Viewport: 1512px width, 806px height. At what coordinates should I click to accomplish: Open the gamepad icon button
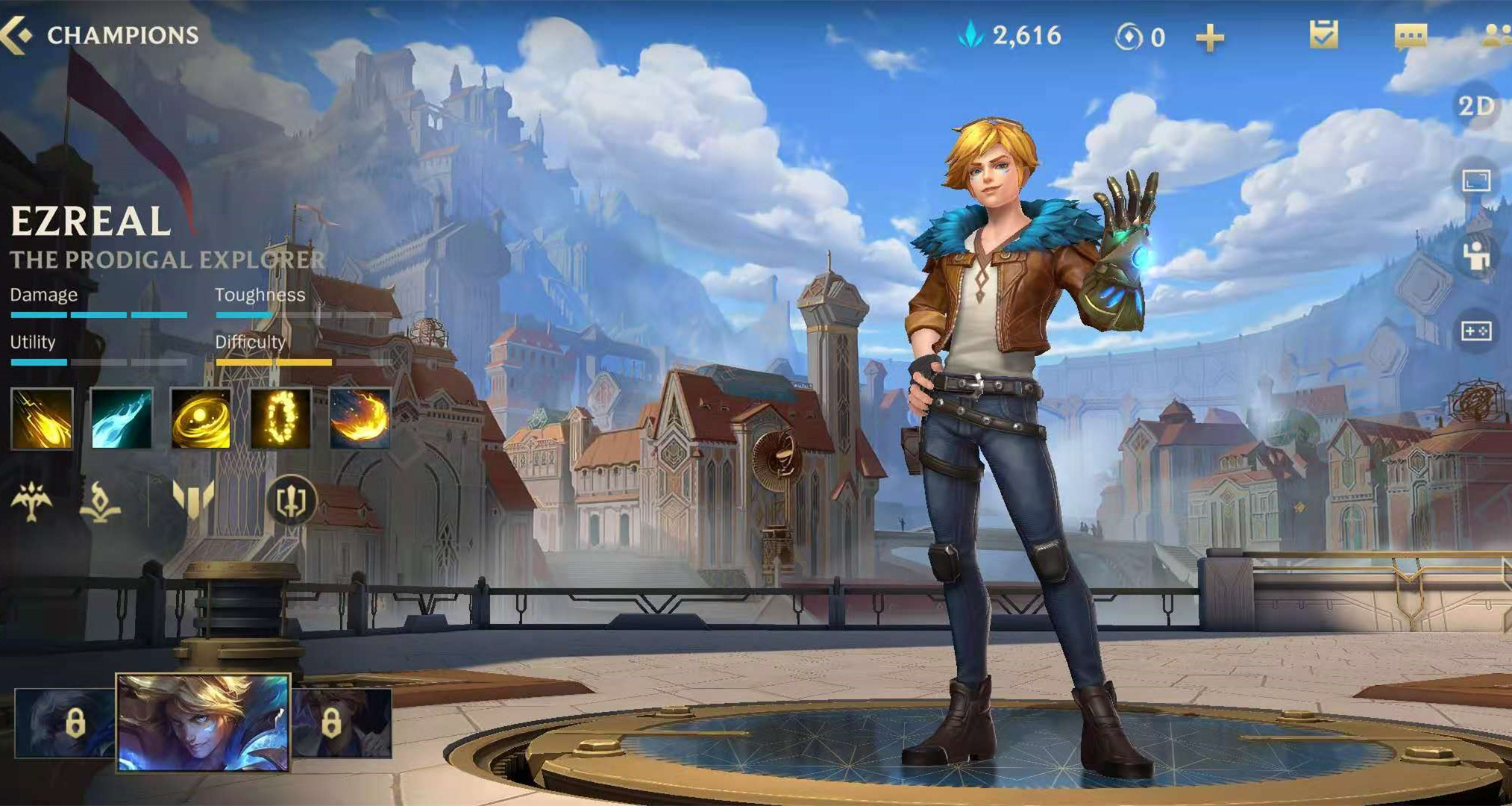1476,331
